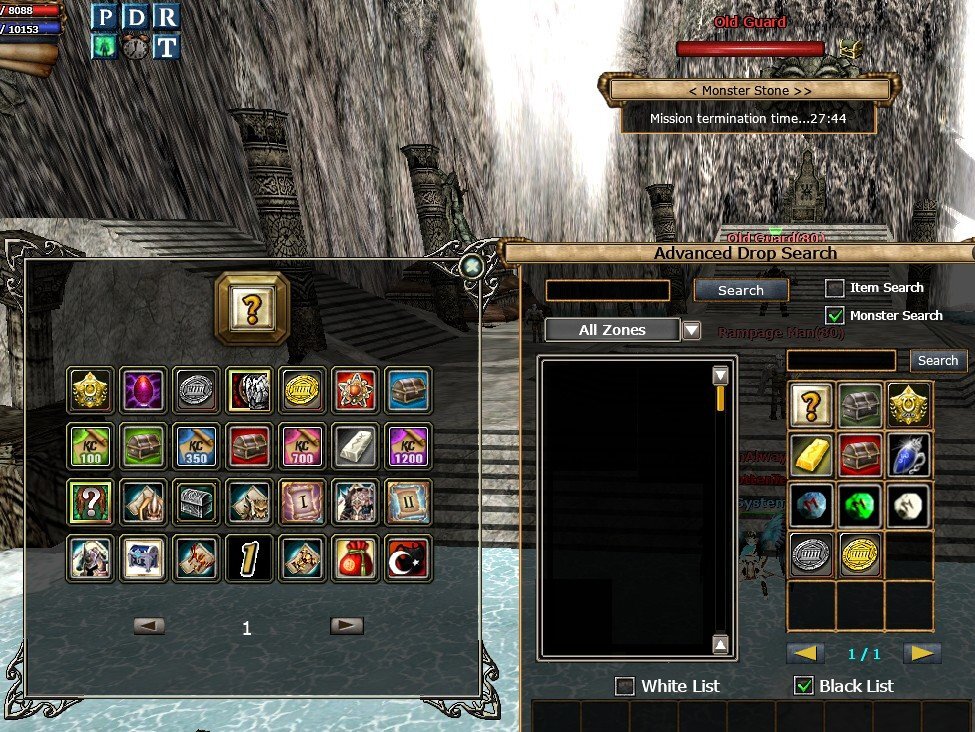Select the purple egg item
975x732 pixels.
coord(143,389)
